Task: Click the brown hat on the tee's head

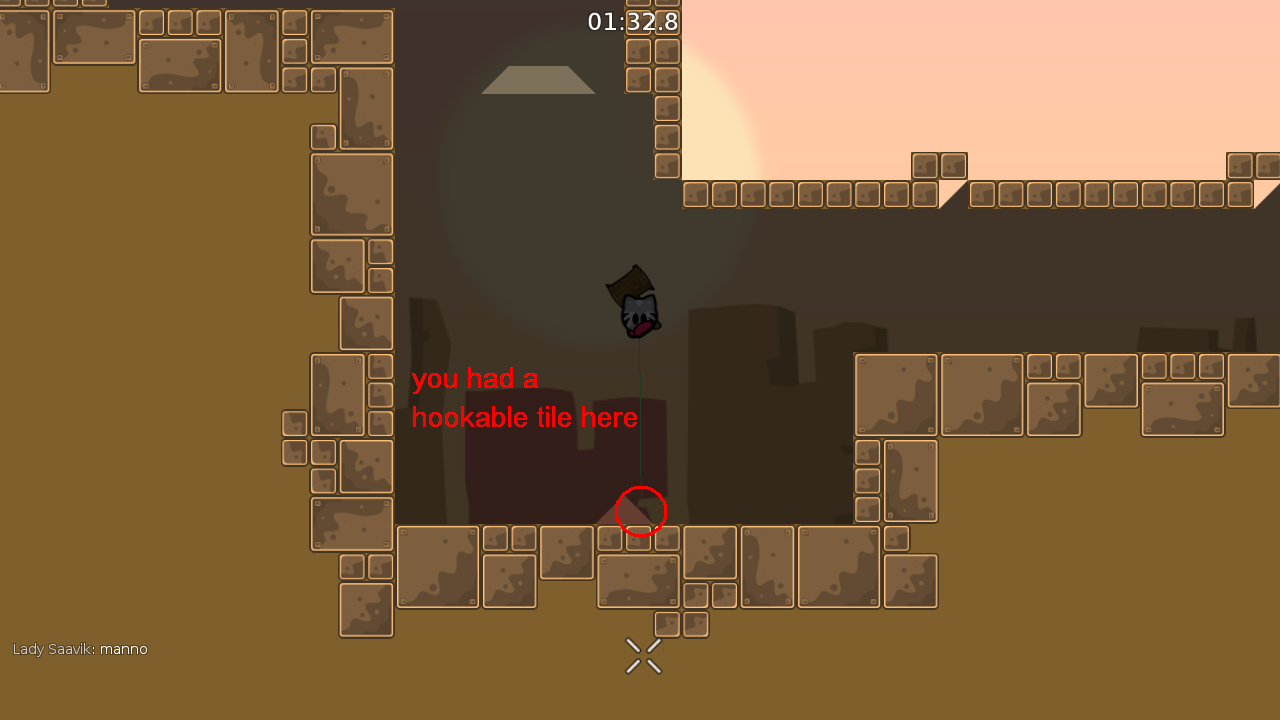Action: pyautogui.click(x=632, y=280)
